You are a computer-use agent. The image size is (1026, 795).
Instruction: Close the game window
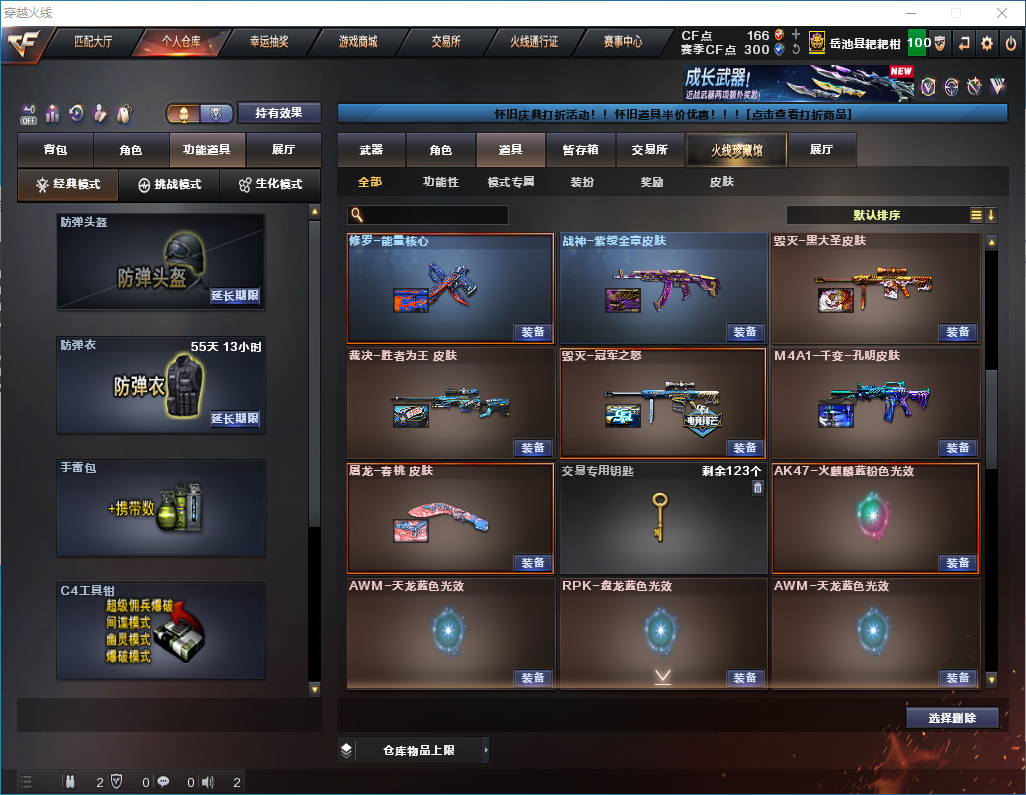[1001, 13]
